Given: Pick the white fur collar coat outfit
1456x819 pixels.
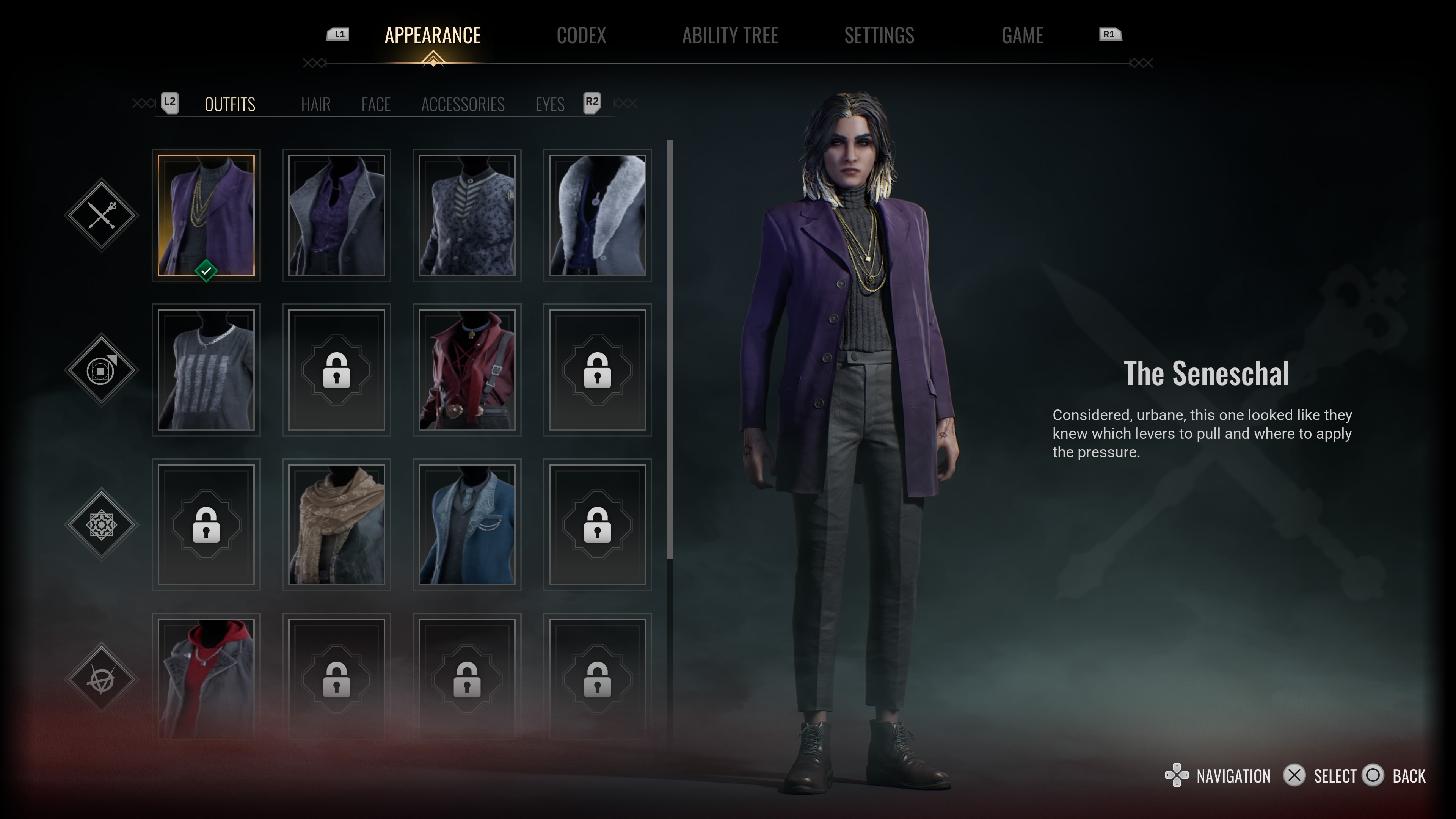Looking at the screenshot, I should (597, 215).
